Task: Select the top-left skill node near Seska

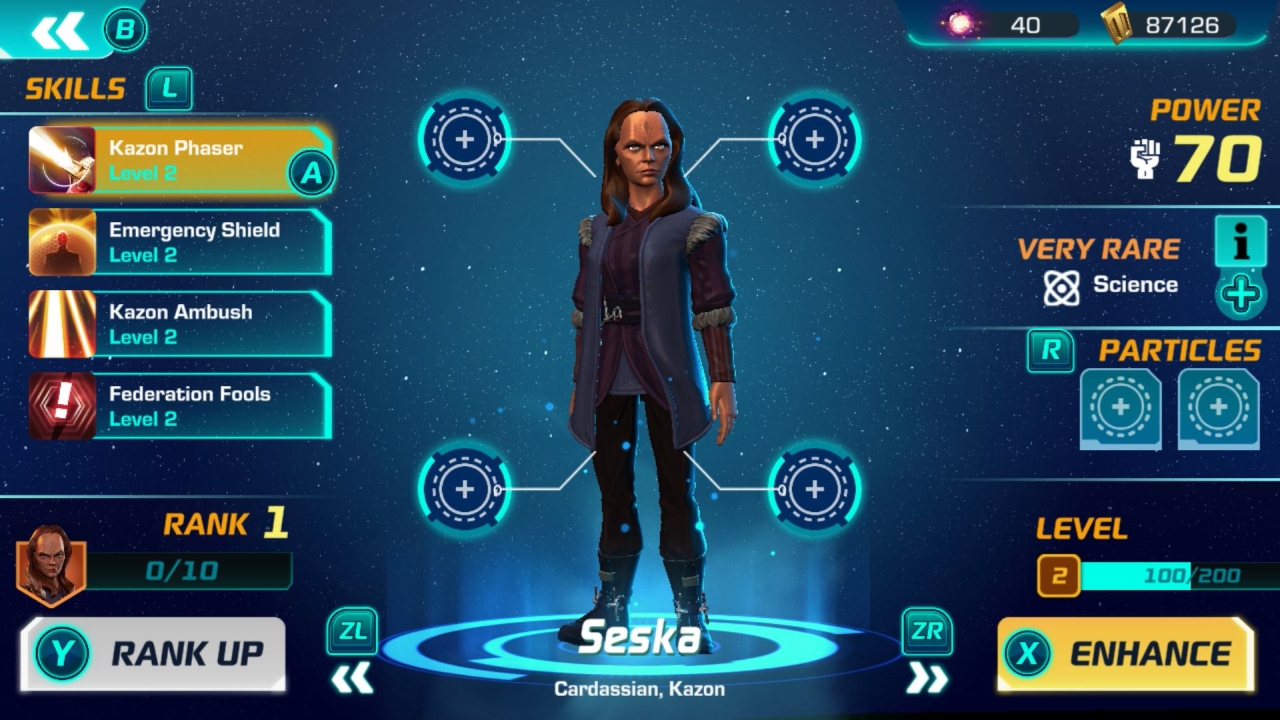Action: click(x=463, y=140)
